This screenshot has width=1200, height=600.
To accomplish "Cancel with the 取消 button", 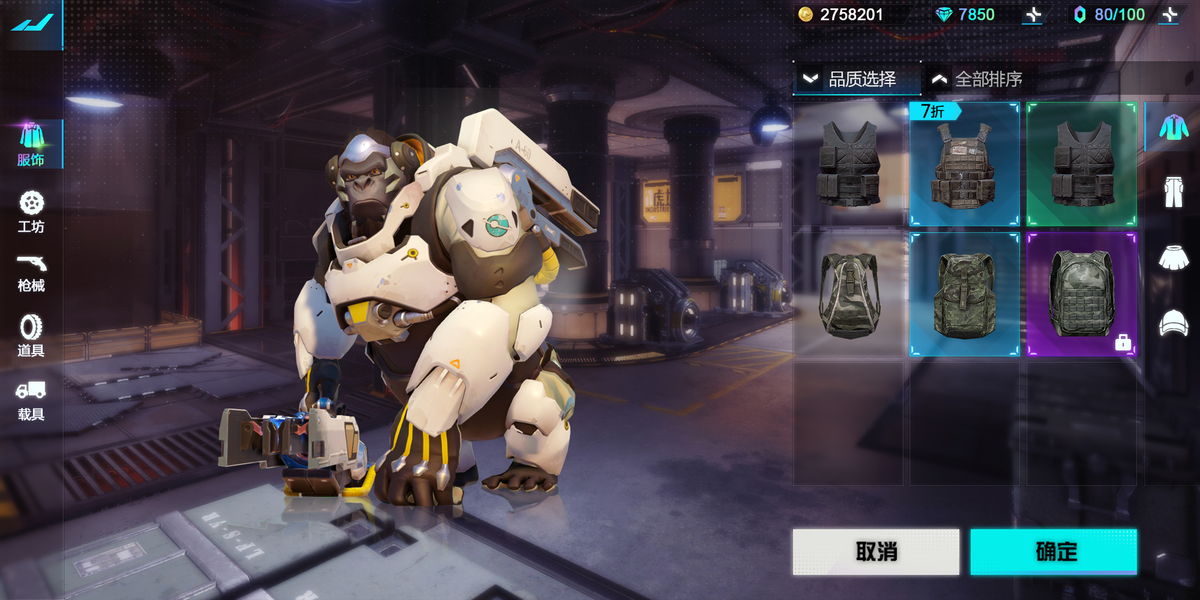I will coord(876,552).
